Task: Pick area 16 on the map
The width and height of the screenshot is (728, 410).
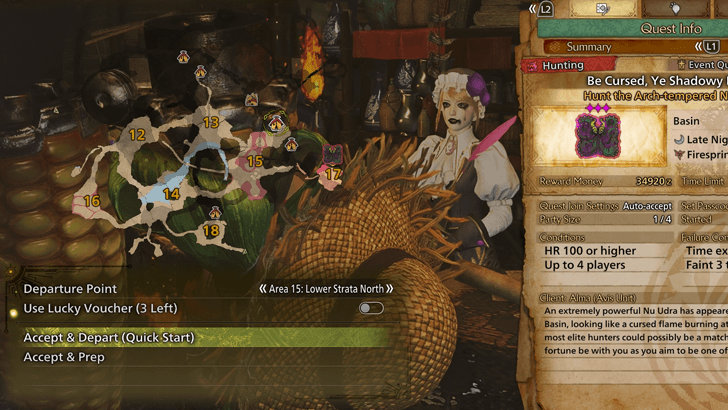Action: [x=92, y=201]
